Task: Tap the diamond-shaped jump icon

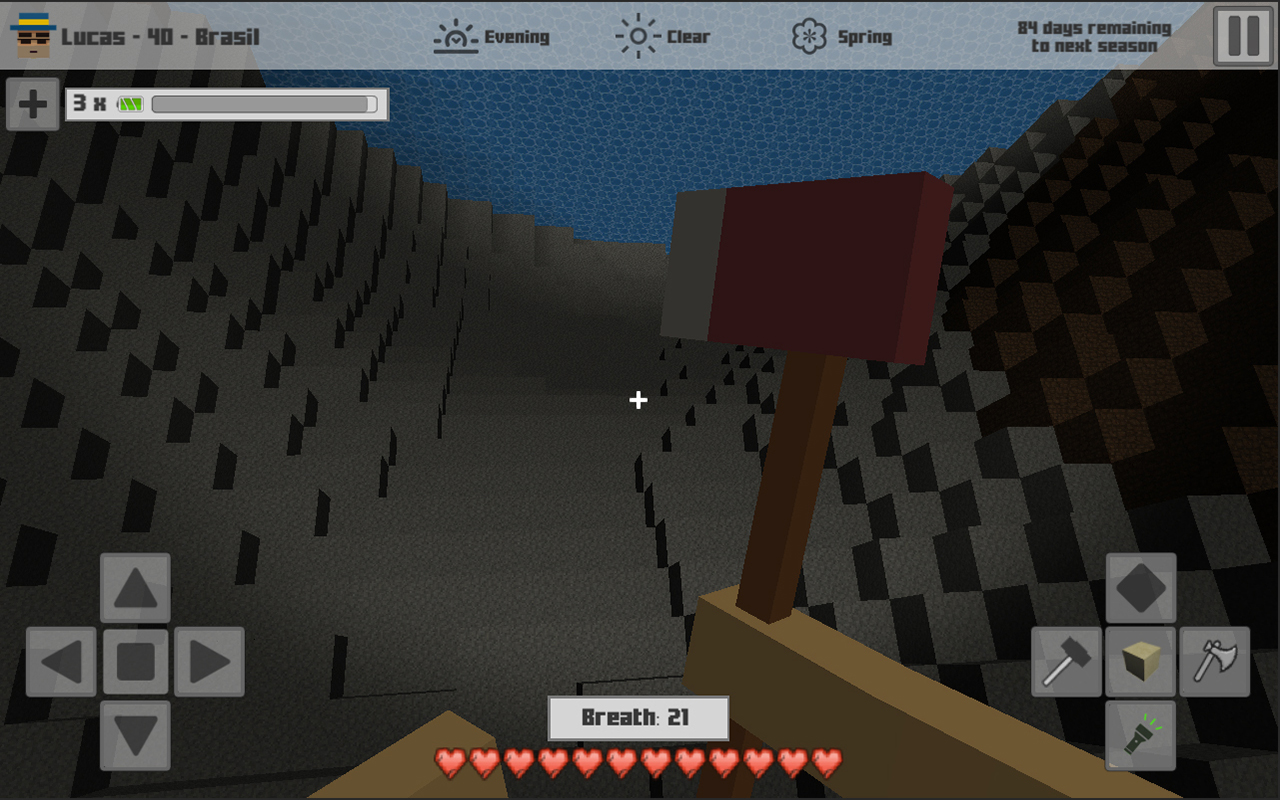Action: coord(1140,588)
